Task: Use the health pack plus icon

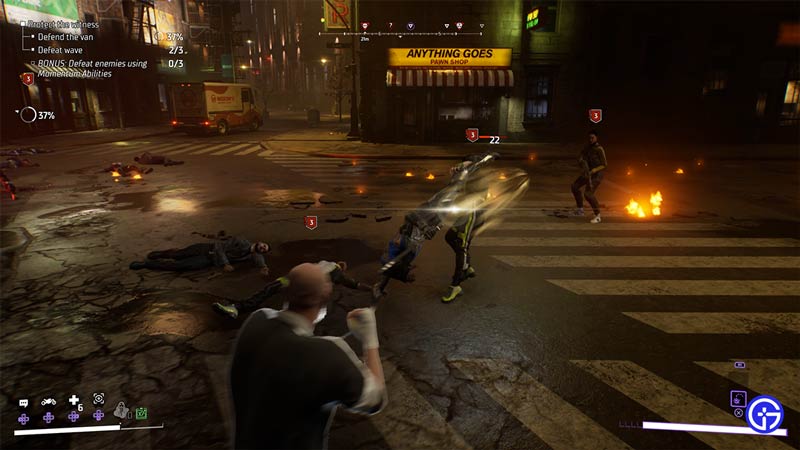Action: (x=73, y=400)
